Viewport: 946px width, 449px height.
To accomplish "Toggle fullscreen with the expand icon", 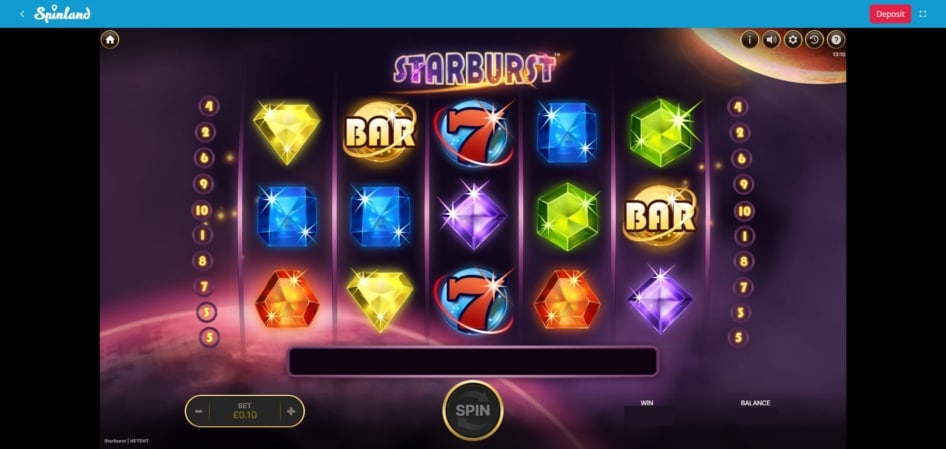I will click(923, 14).
